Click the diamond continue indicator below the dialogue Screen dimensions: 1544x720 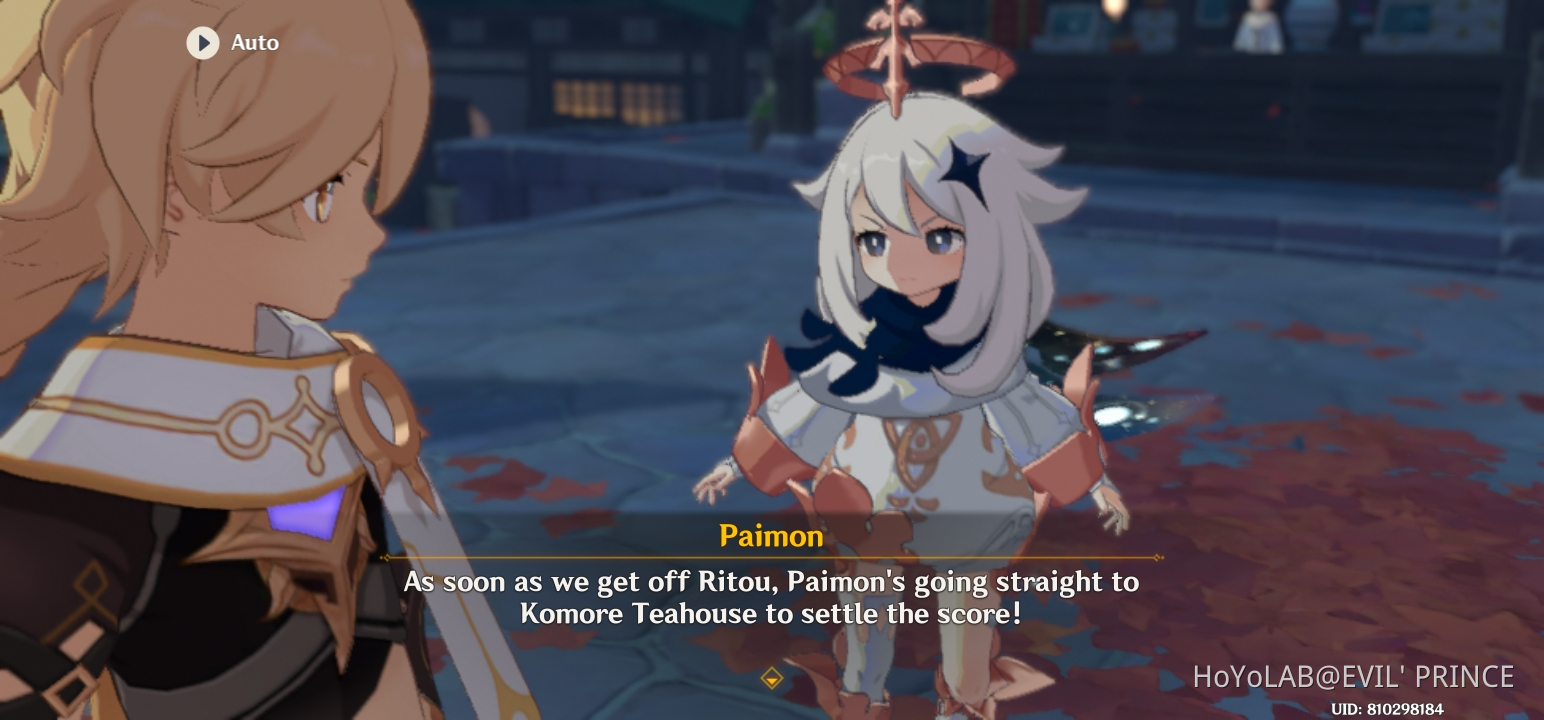click(771, 676)
